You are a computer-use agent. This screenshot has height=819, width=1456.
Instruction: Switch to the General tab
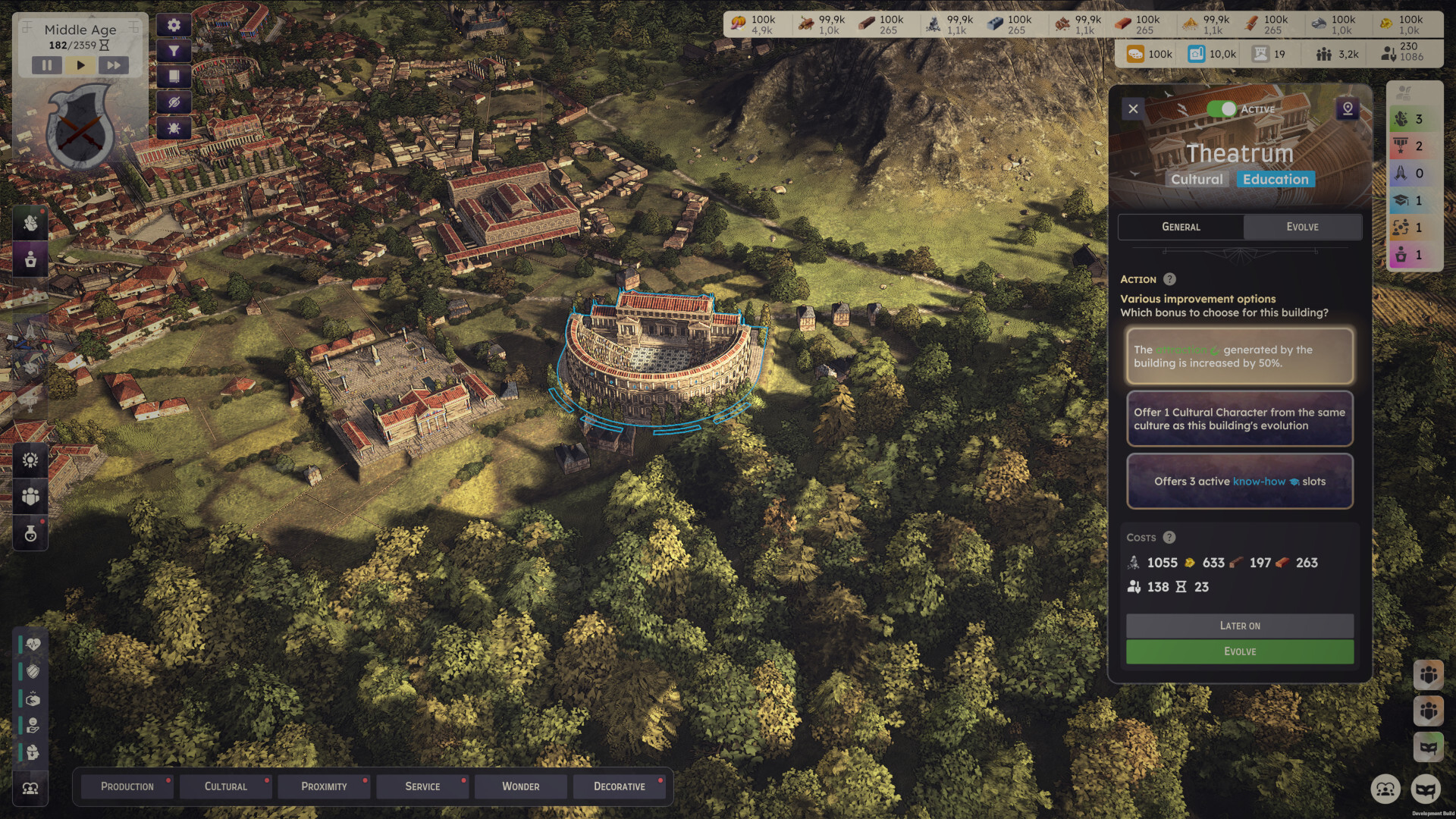coord(1181,227)
